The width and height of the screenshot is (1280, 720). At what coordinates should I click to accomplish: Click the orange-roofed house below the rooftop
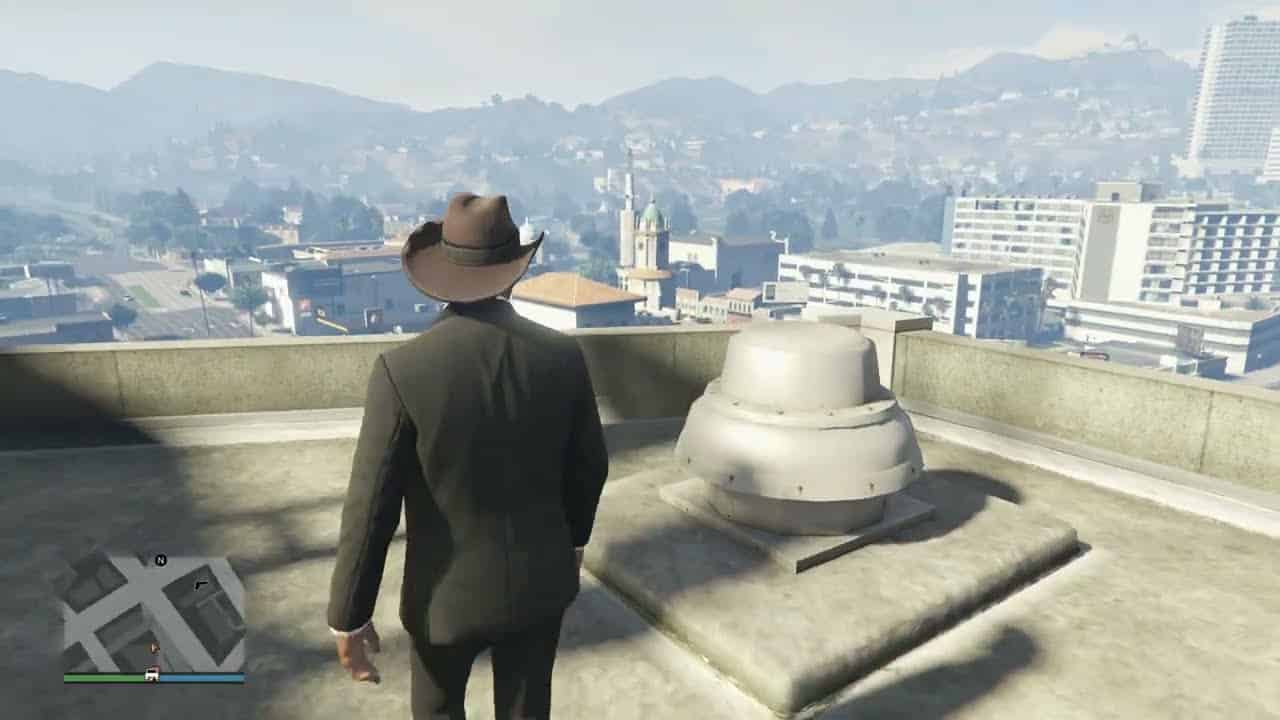[575, 290]
